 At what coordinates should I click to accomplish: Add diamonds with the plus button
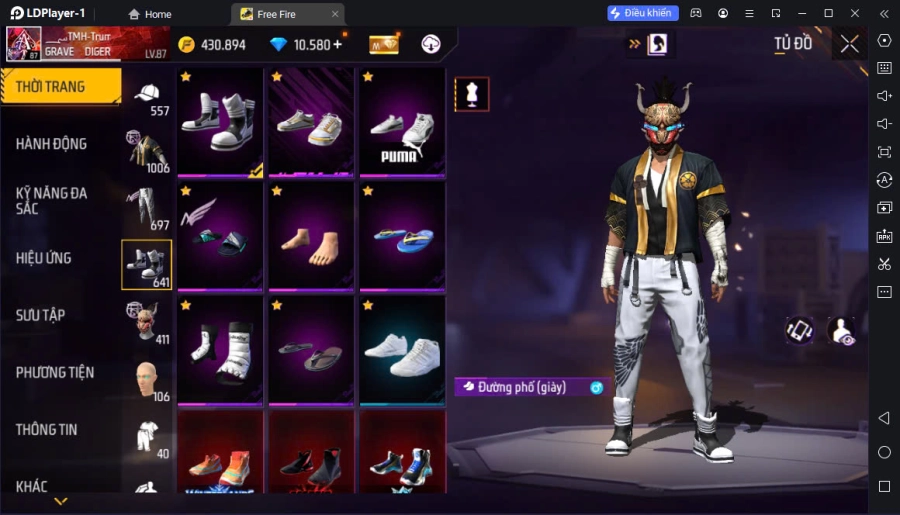[337, 44]
